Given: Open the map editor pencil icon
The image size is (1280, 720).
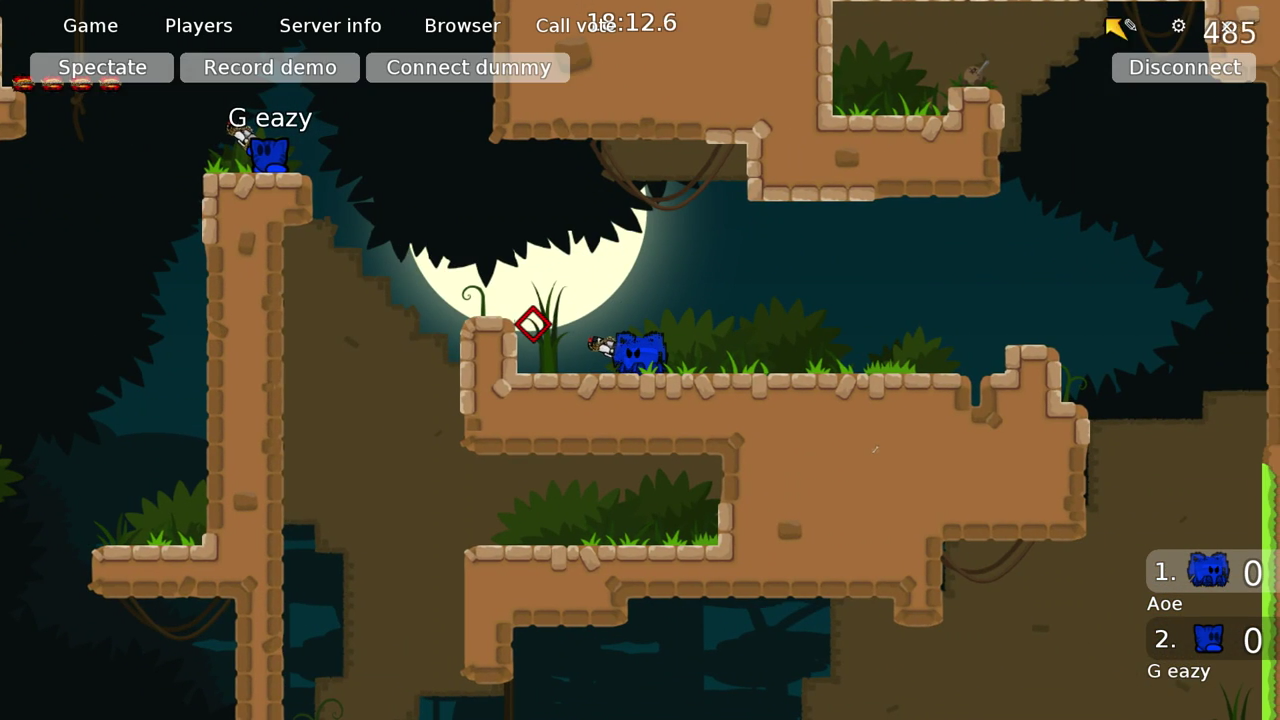Looking at the screenshot, I should point(1130,26).
